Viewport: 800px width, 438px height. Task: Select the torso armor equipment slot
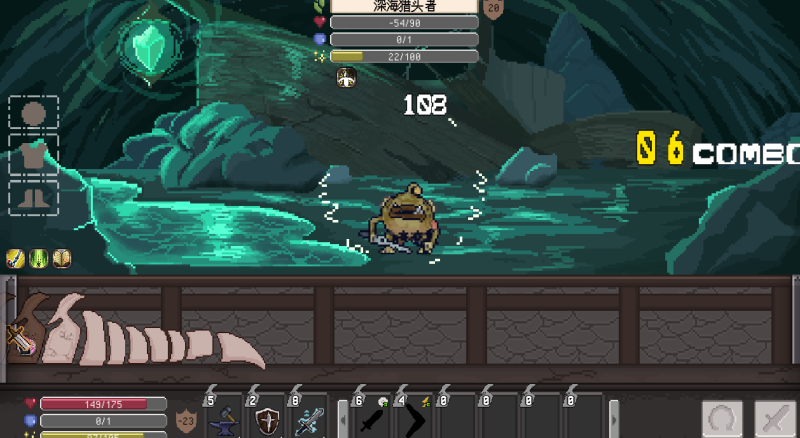point(34,156)
